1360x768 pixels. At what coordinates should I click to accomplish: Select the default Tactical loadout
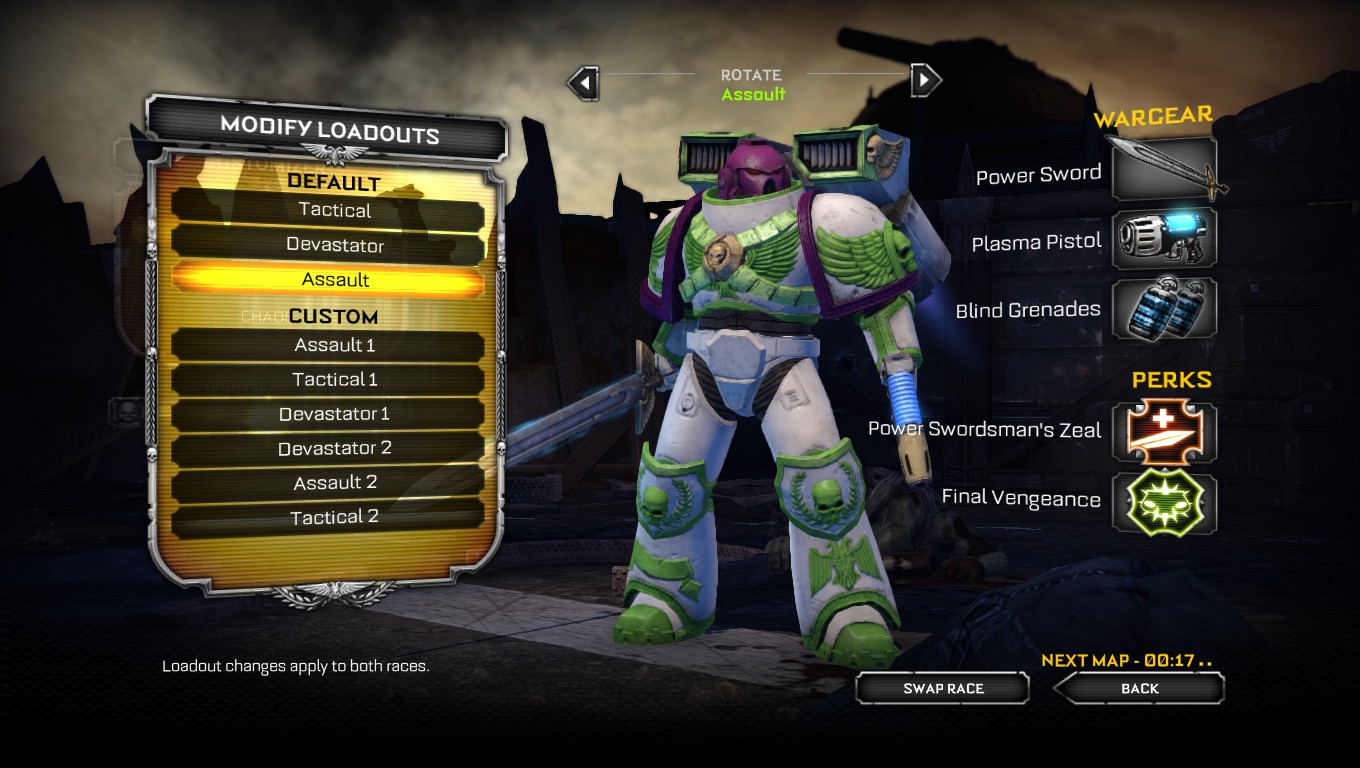coord(335,211)
